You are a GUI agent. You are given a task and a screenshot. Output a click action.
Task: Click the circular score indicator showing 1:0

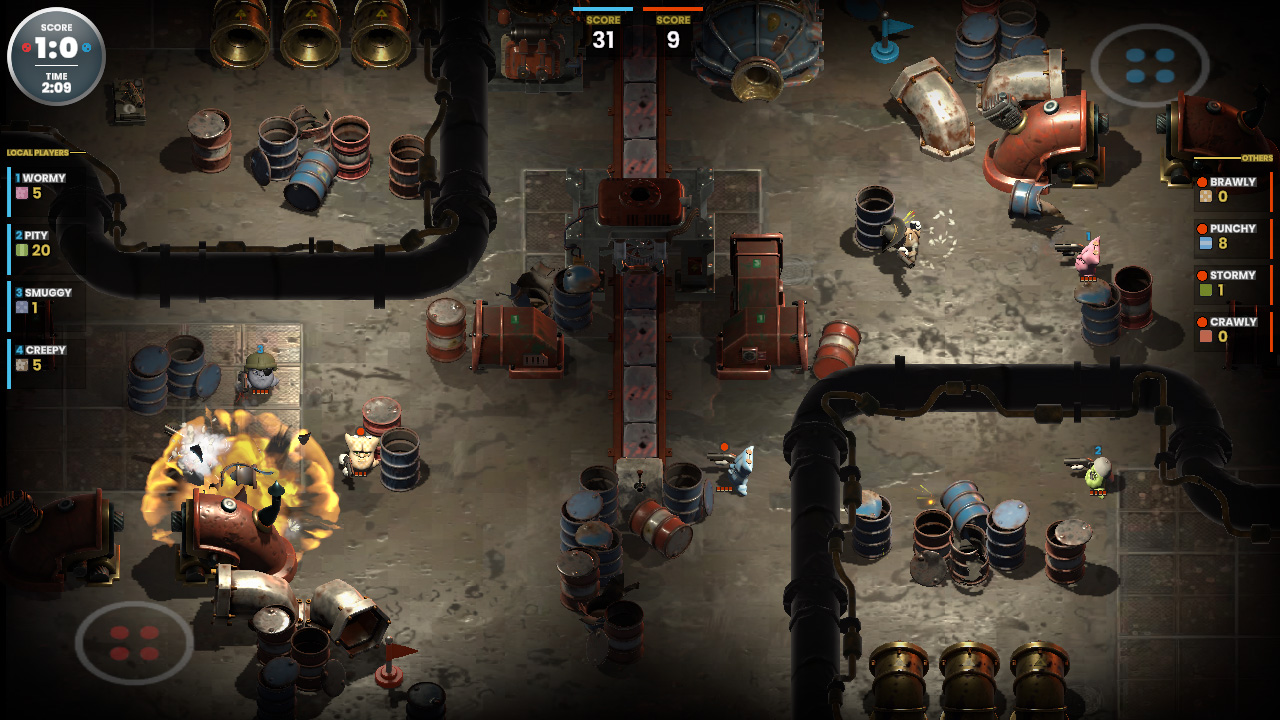(x=56, y=56)
